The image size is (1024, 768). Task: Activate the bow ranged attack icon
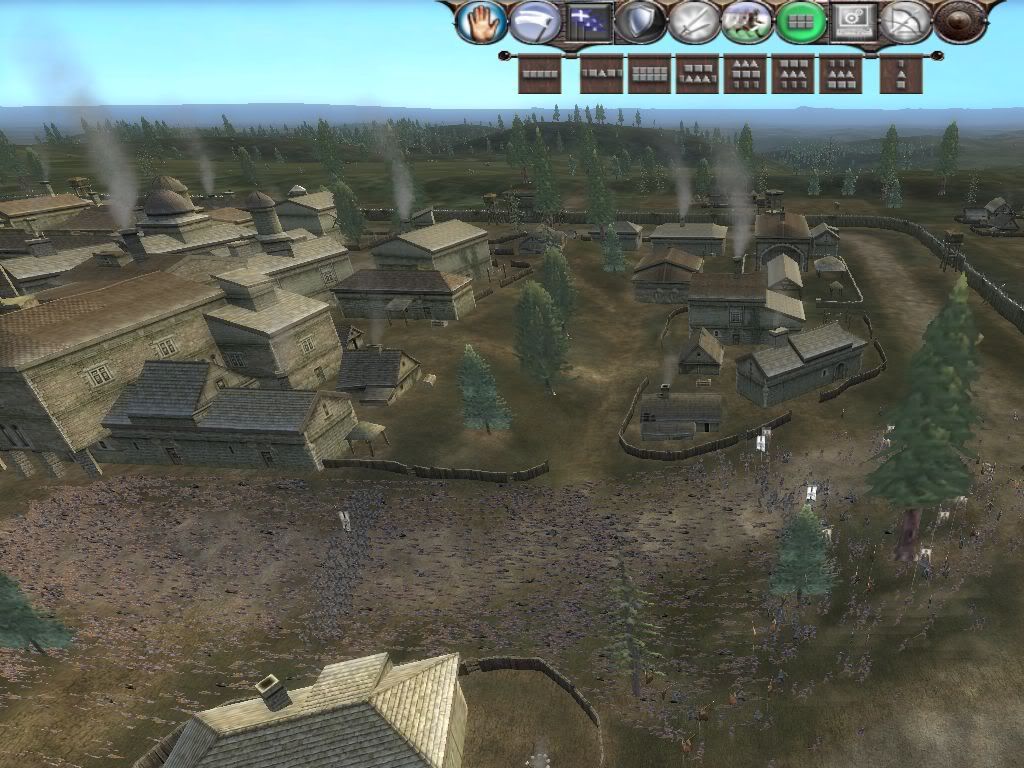click(x=906, y=22)
